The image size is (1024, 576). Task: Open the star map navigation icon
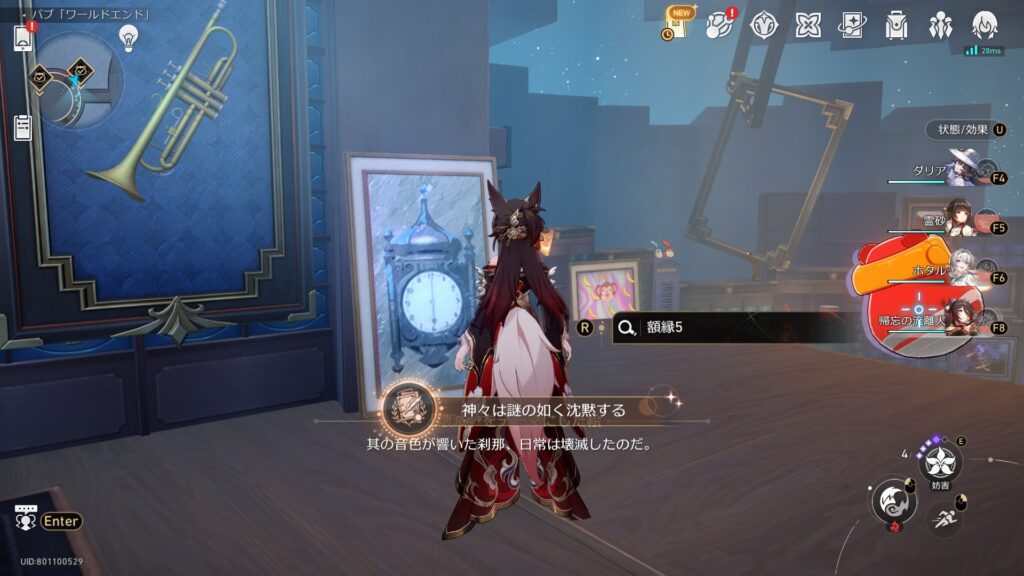720,25
